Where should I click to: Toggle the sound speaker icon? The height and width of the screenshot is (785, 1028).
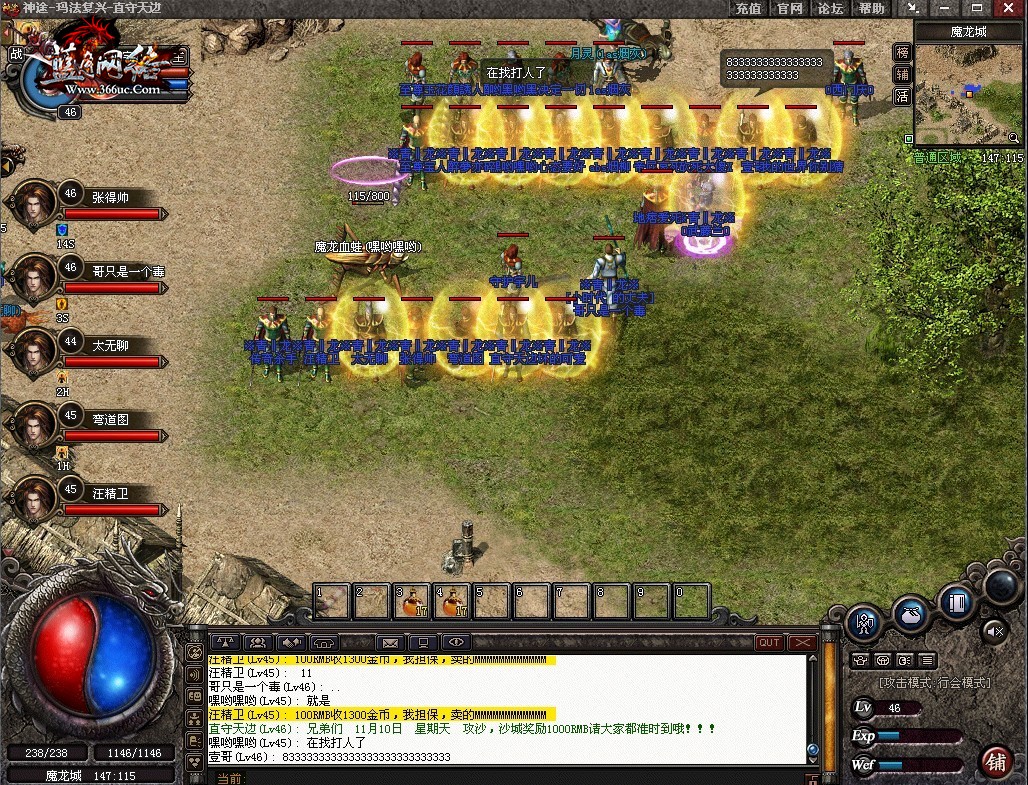[995, 631]
